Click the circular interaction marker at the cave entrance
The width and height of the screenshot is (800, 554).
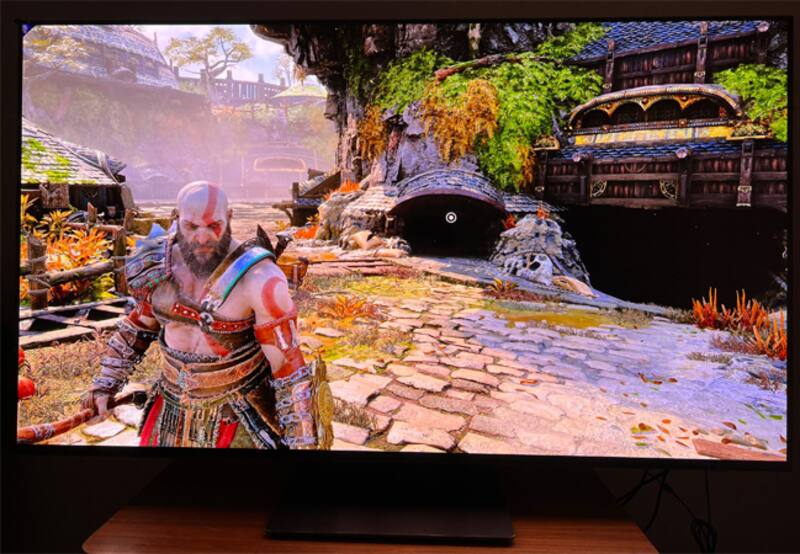point(451,217)
